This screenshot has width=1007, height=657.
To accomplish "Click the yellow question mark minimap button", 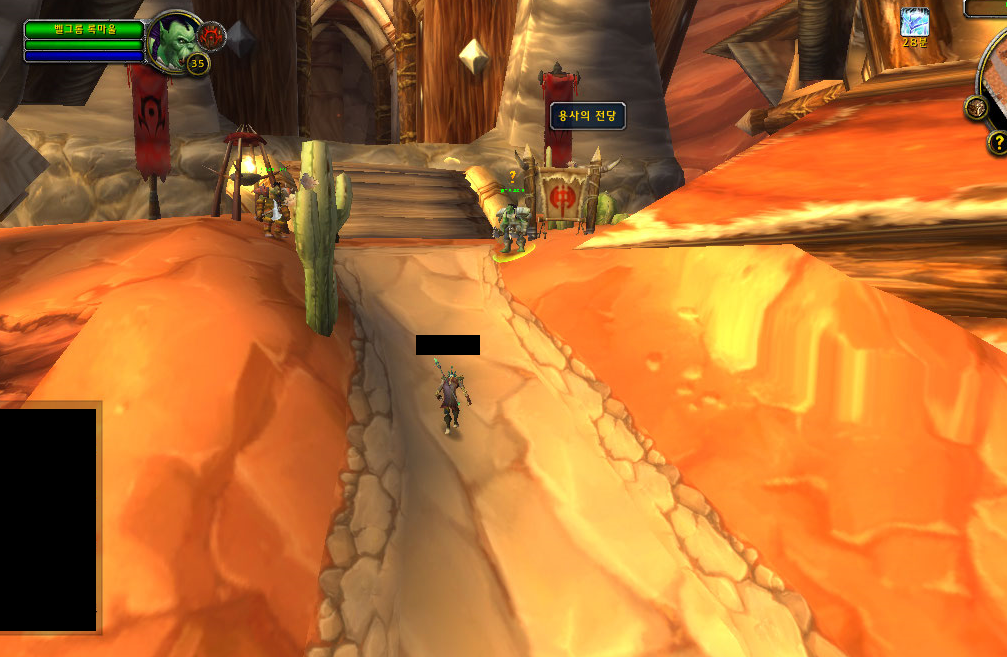I will click(x=997, y=143).
